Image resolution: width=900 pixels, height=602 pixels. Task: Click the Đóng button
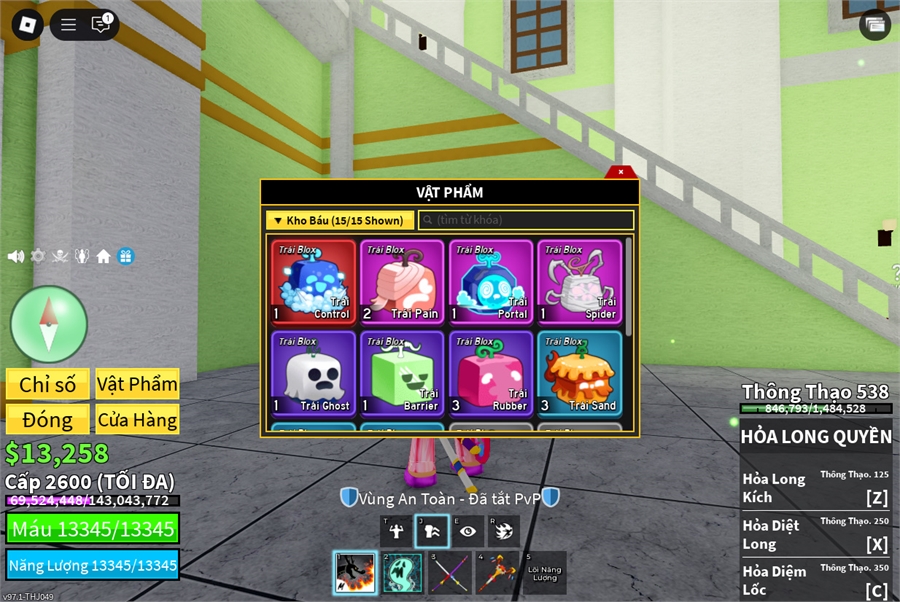click(47, 420)
